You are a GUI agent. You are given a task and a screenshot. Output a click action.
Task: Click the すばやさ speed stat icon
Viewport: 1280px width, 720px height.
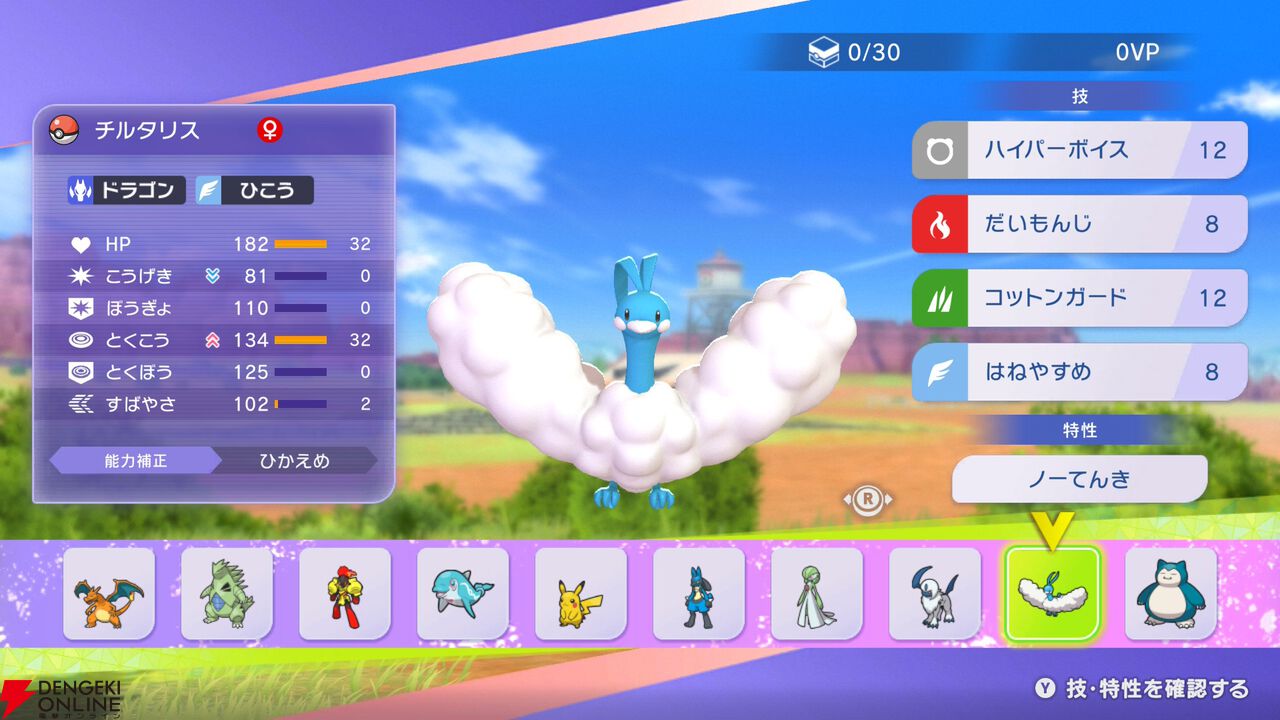(84, 404)
